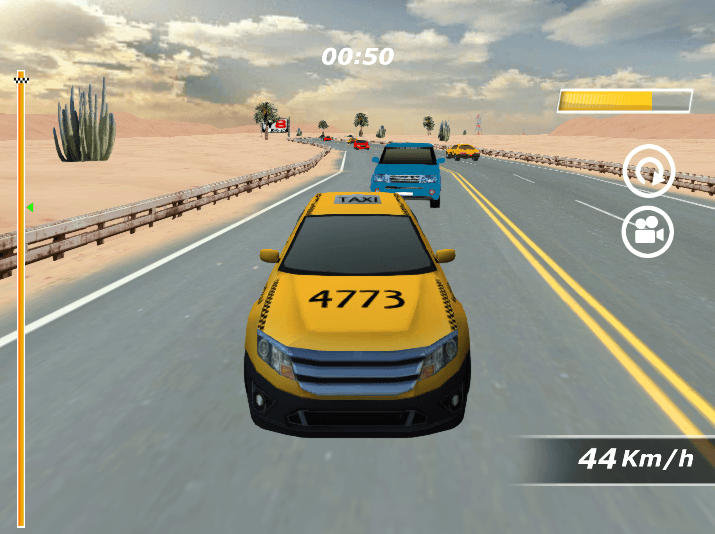This screenshot has height=534, width=715.
Task: Switch the view with the camera icon
Action: click(648, 232)
